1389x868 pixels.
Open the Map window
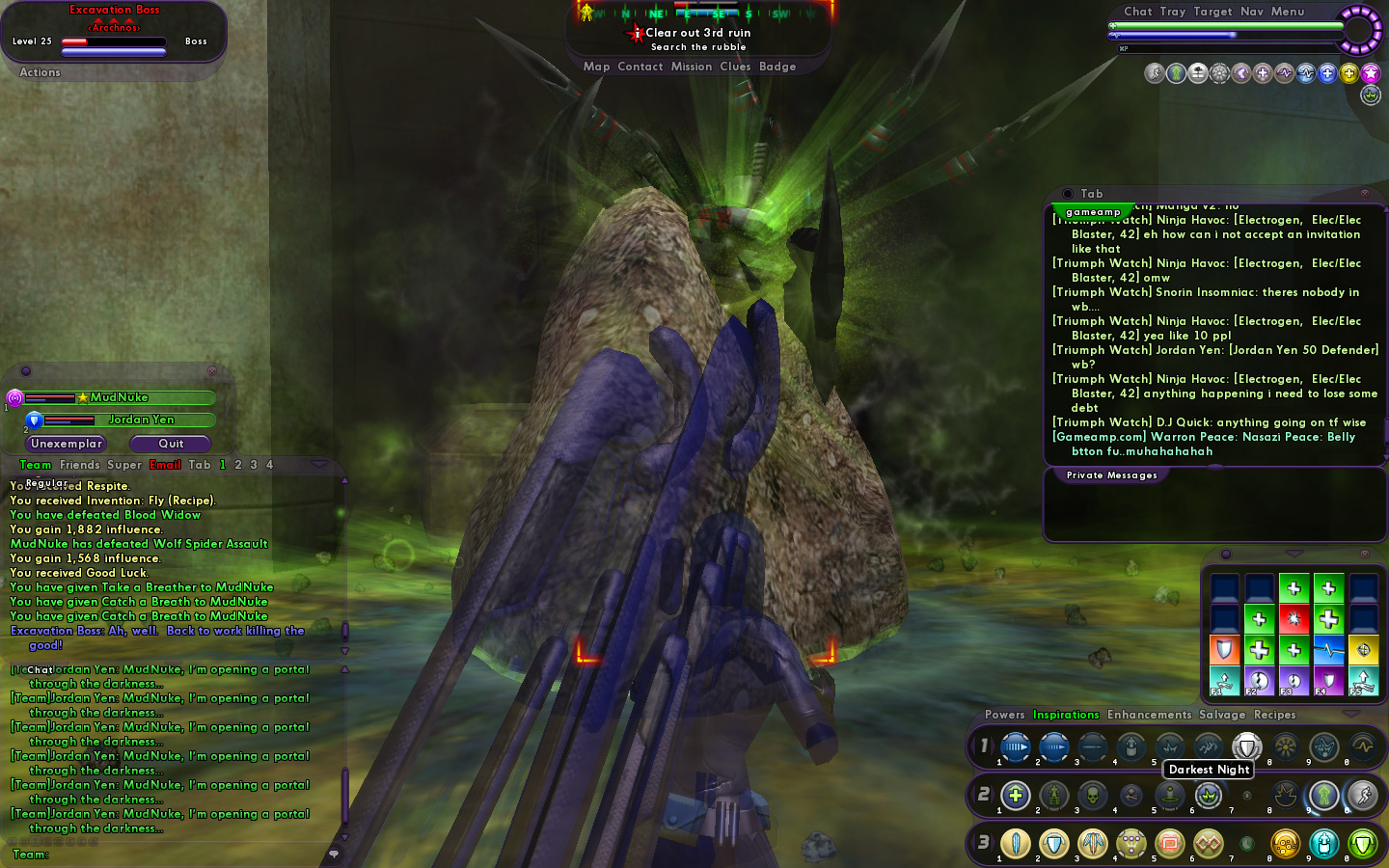point(596,67)
